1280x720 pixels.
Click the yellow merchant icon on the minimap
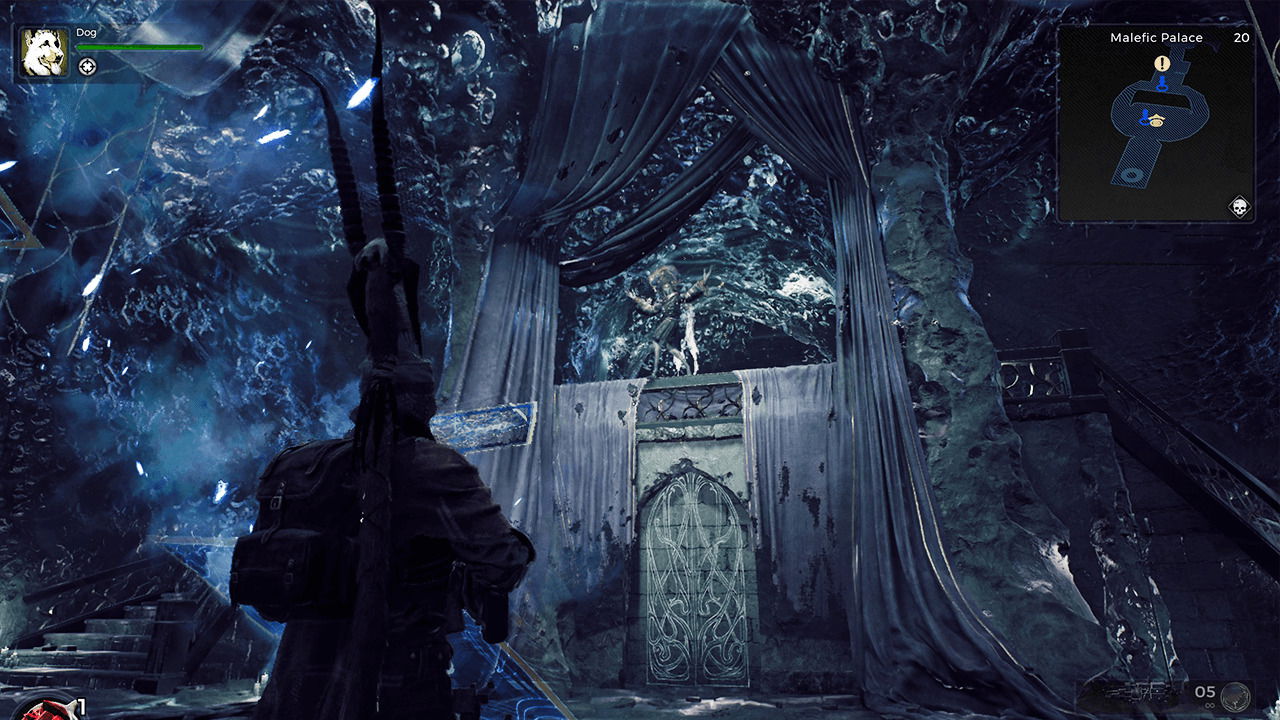point(1156,119)
